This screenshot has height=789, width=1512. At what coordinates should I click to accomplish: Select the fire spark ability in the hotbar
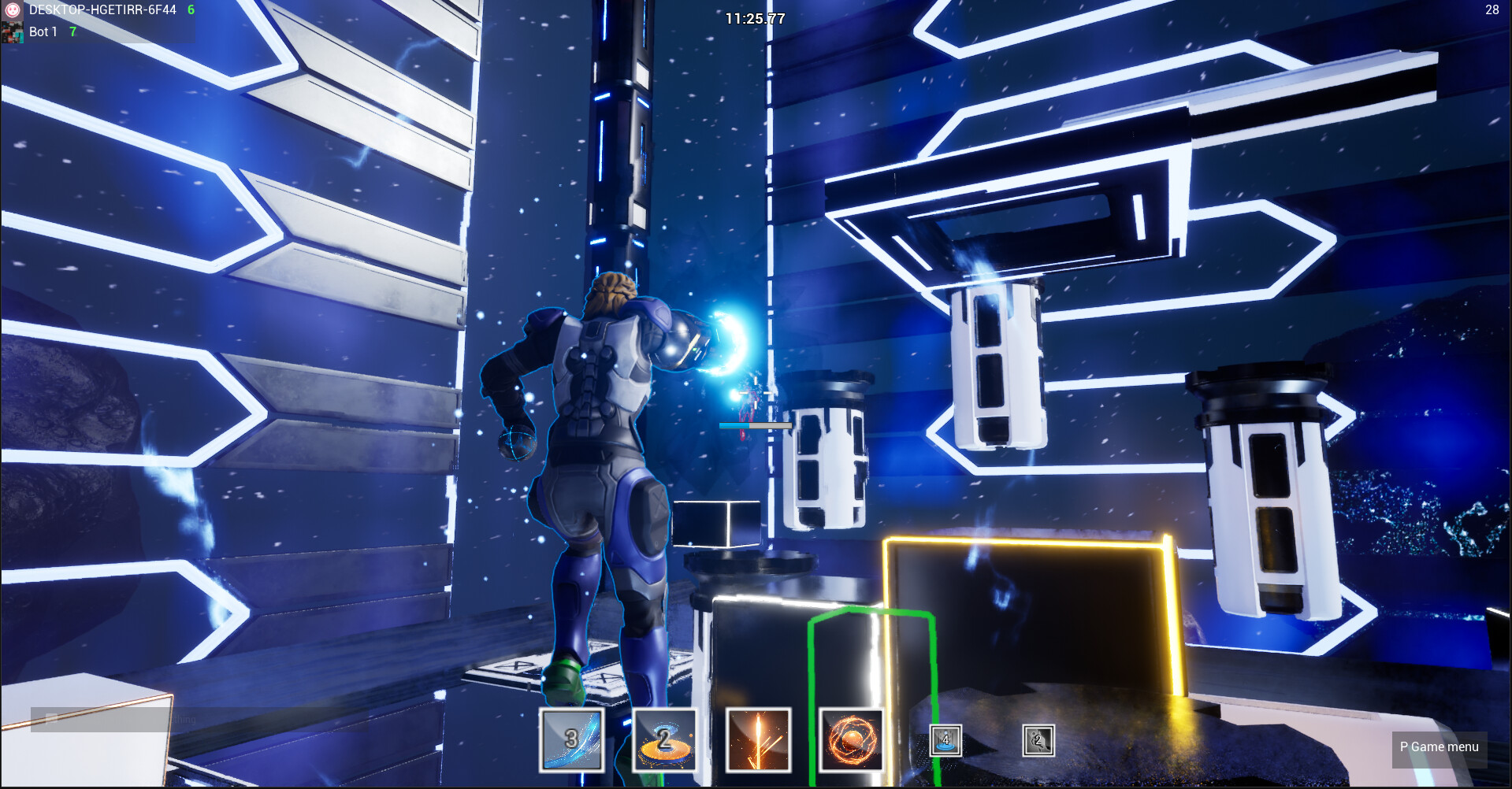[x=759, y=740]
